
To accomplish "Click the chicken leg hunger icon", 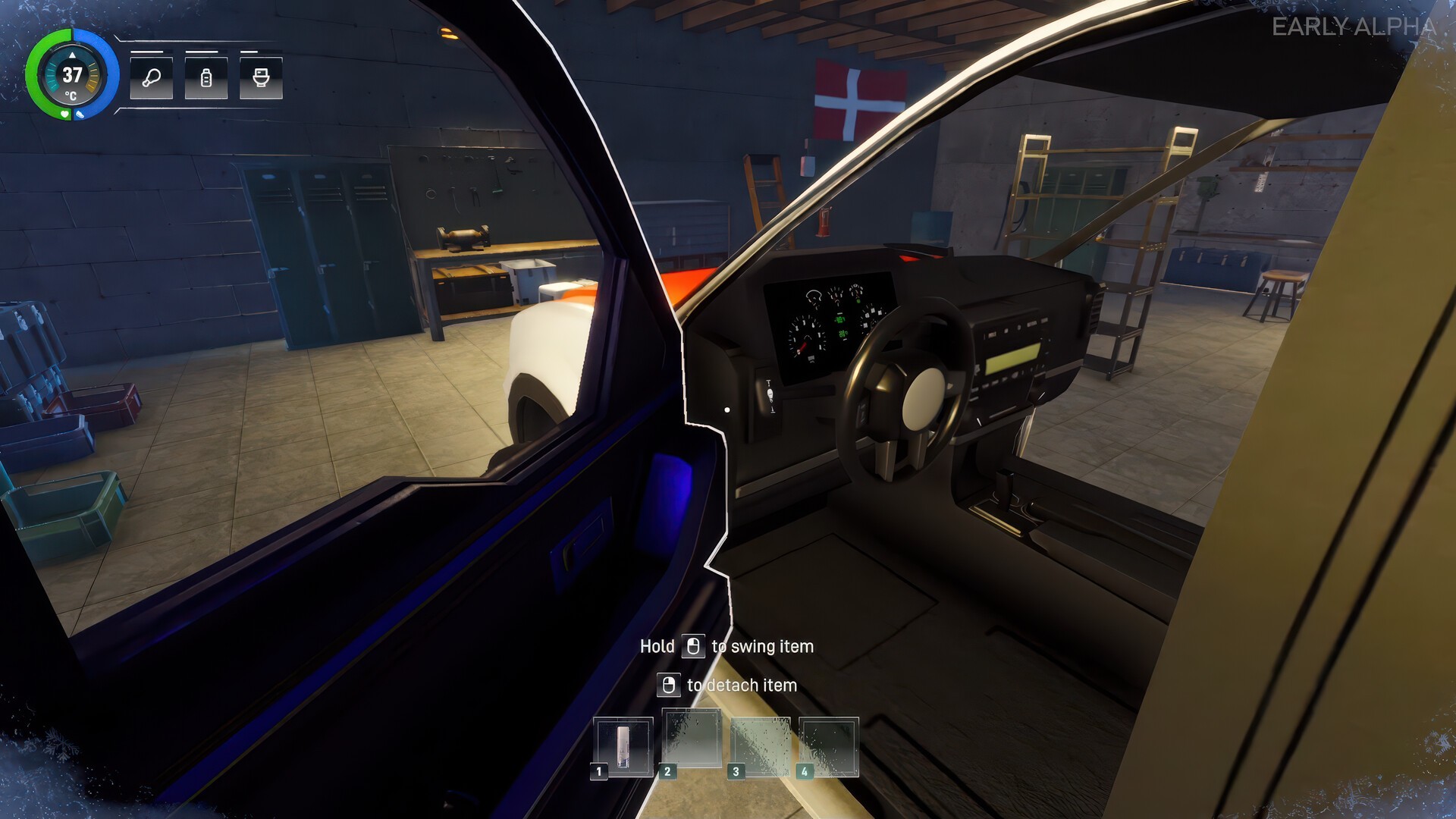I will pos(152,77).
